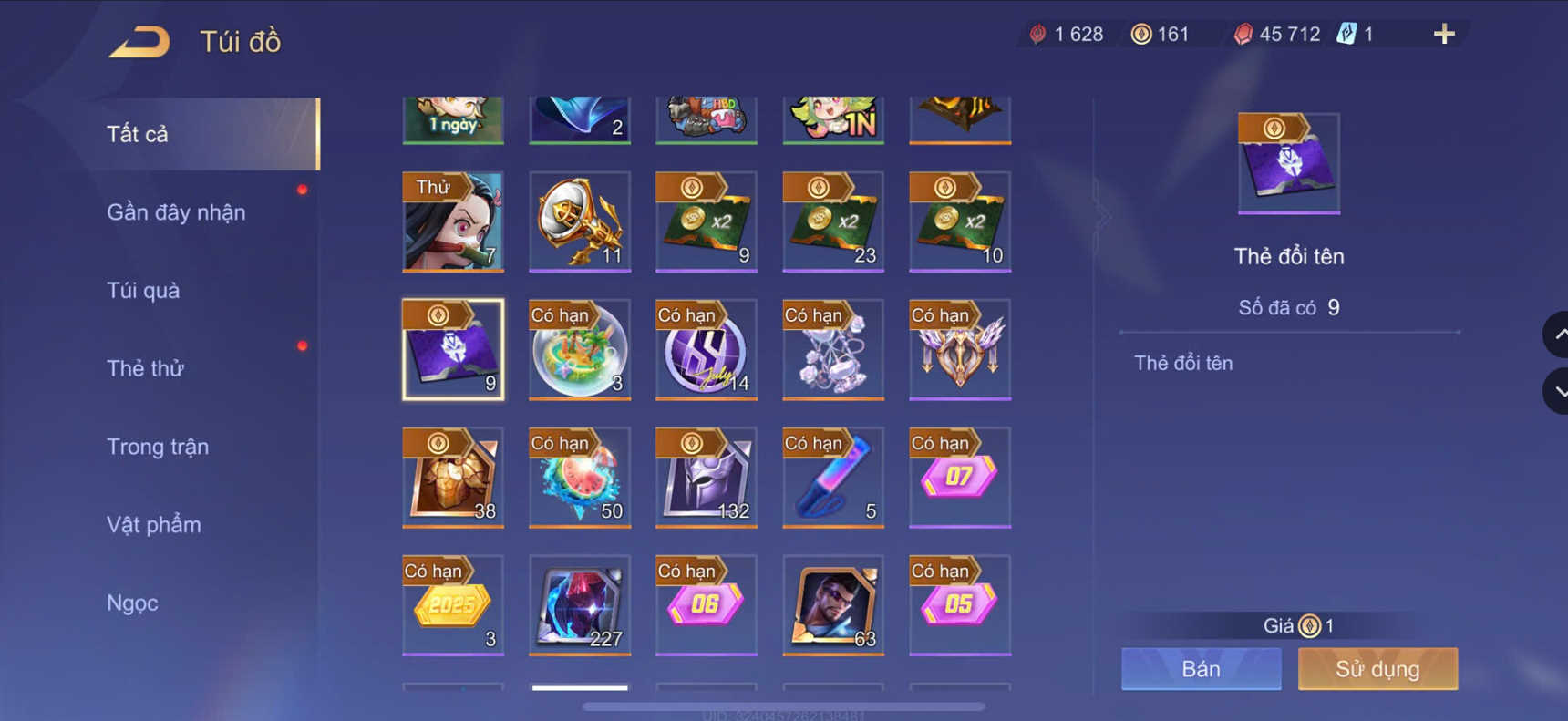The width and height of the screenshot is (1568, 721).
Task: Open the watermelon splash effect item
Action: coord(580,477)
